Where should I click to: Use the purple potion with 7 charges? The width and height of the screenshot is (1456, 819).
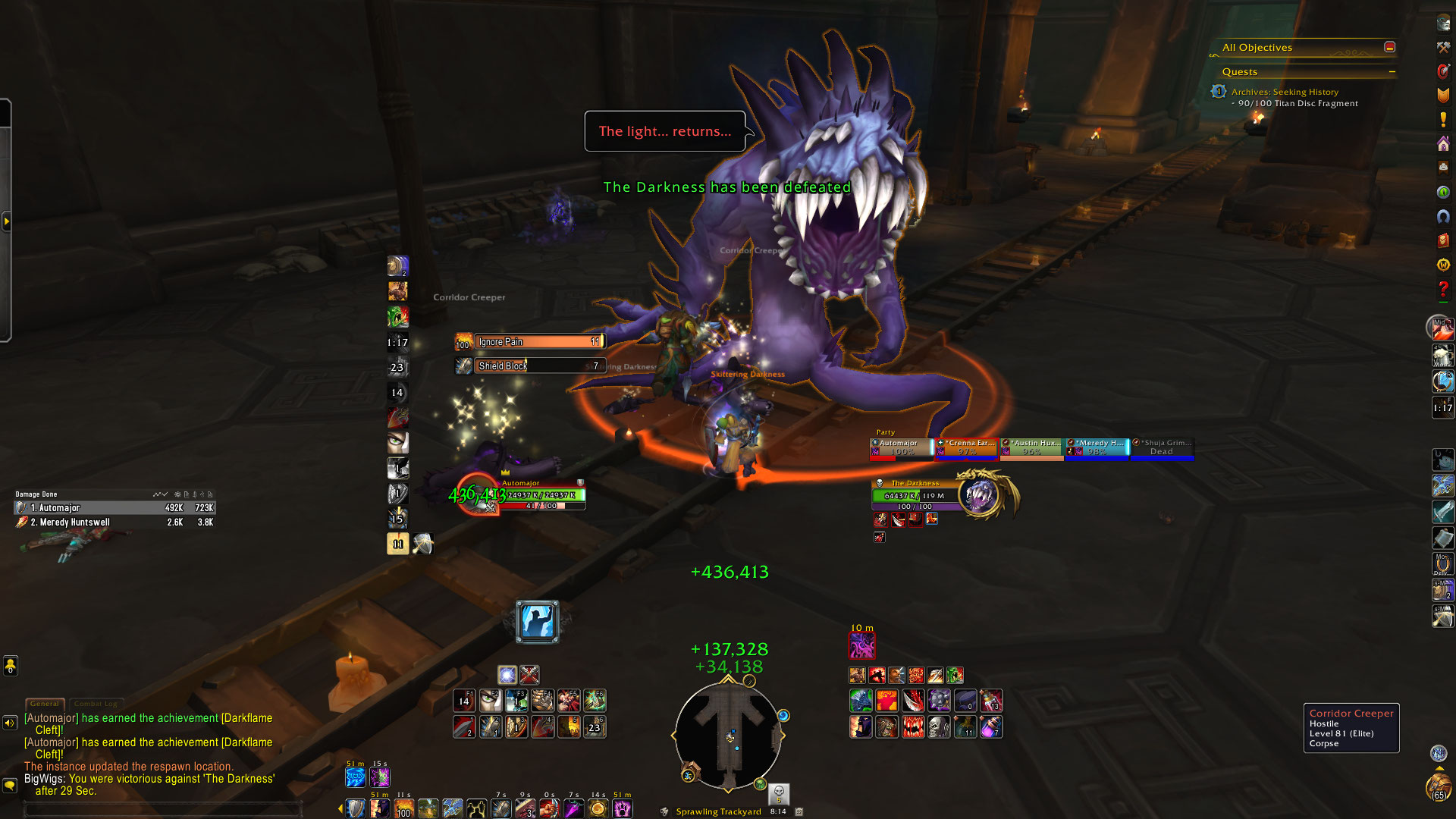991,727
